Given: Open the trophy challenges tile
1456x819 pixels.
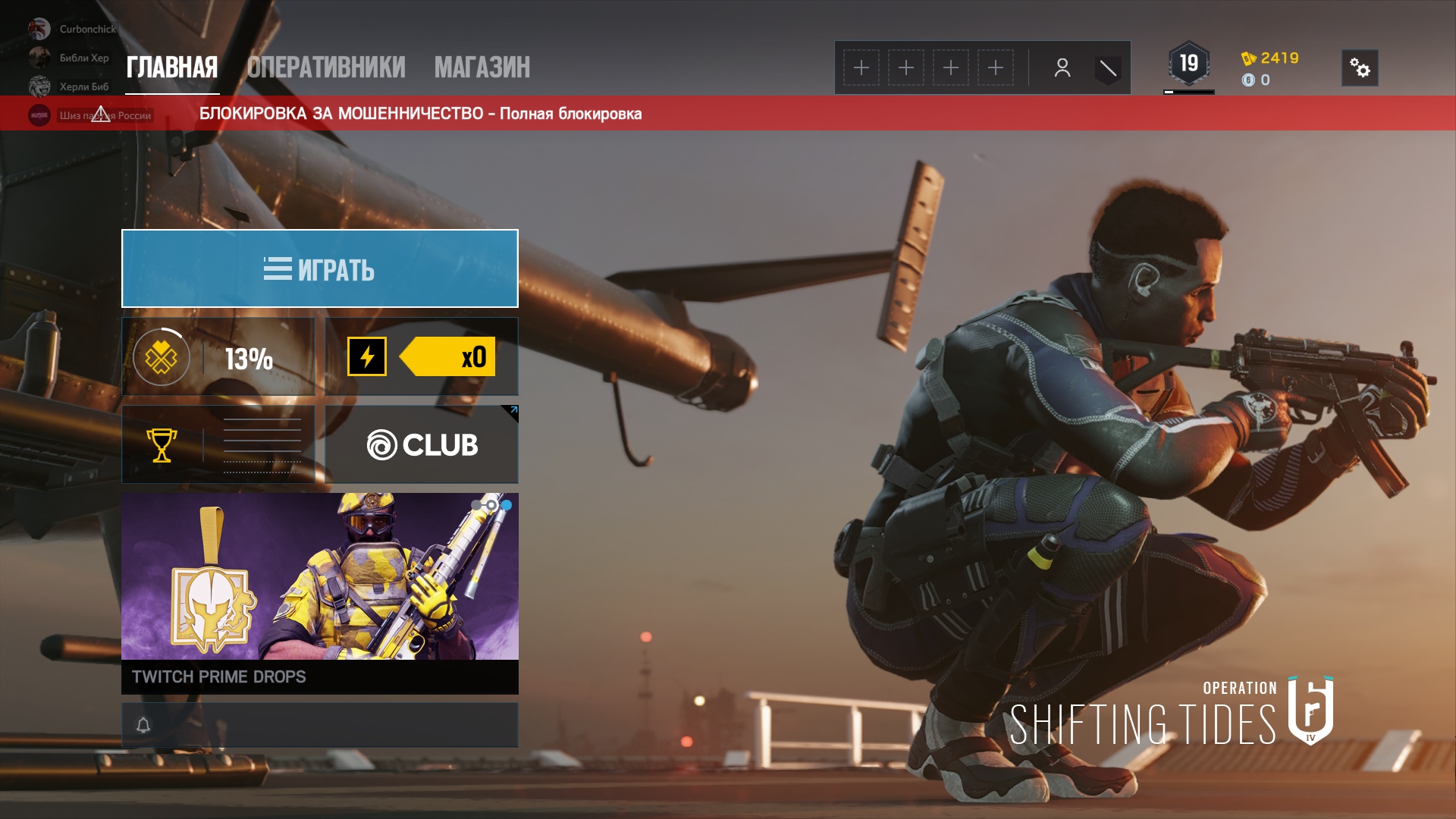Looking at the screenshot, I should pos(218,445).
